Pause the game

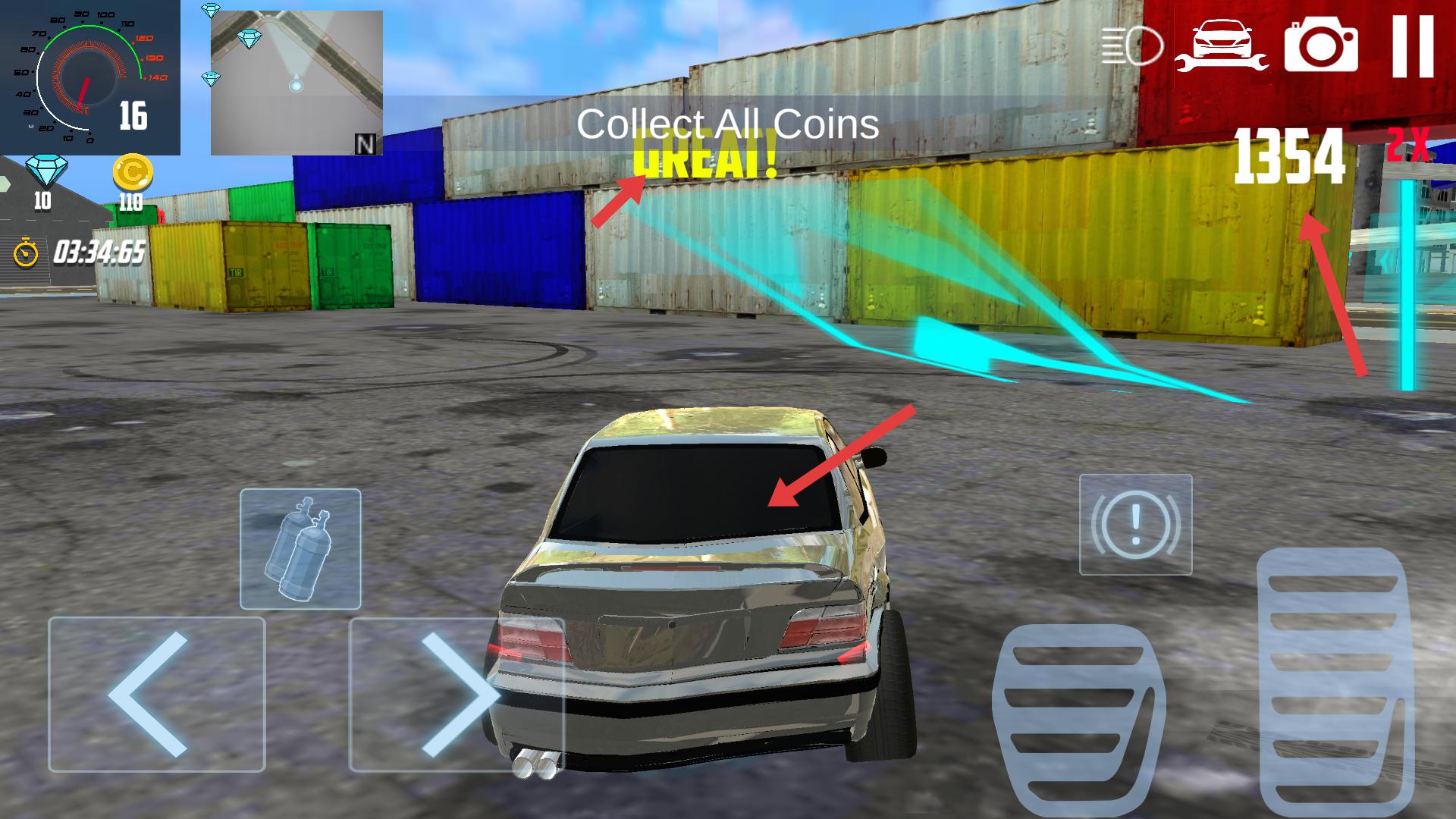pos(1413,47)
